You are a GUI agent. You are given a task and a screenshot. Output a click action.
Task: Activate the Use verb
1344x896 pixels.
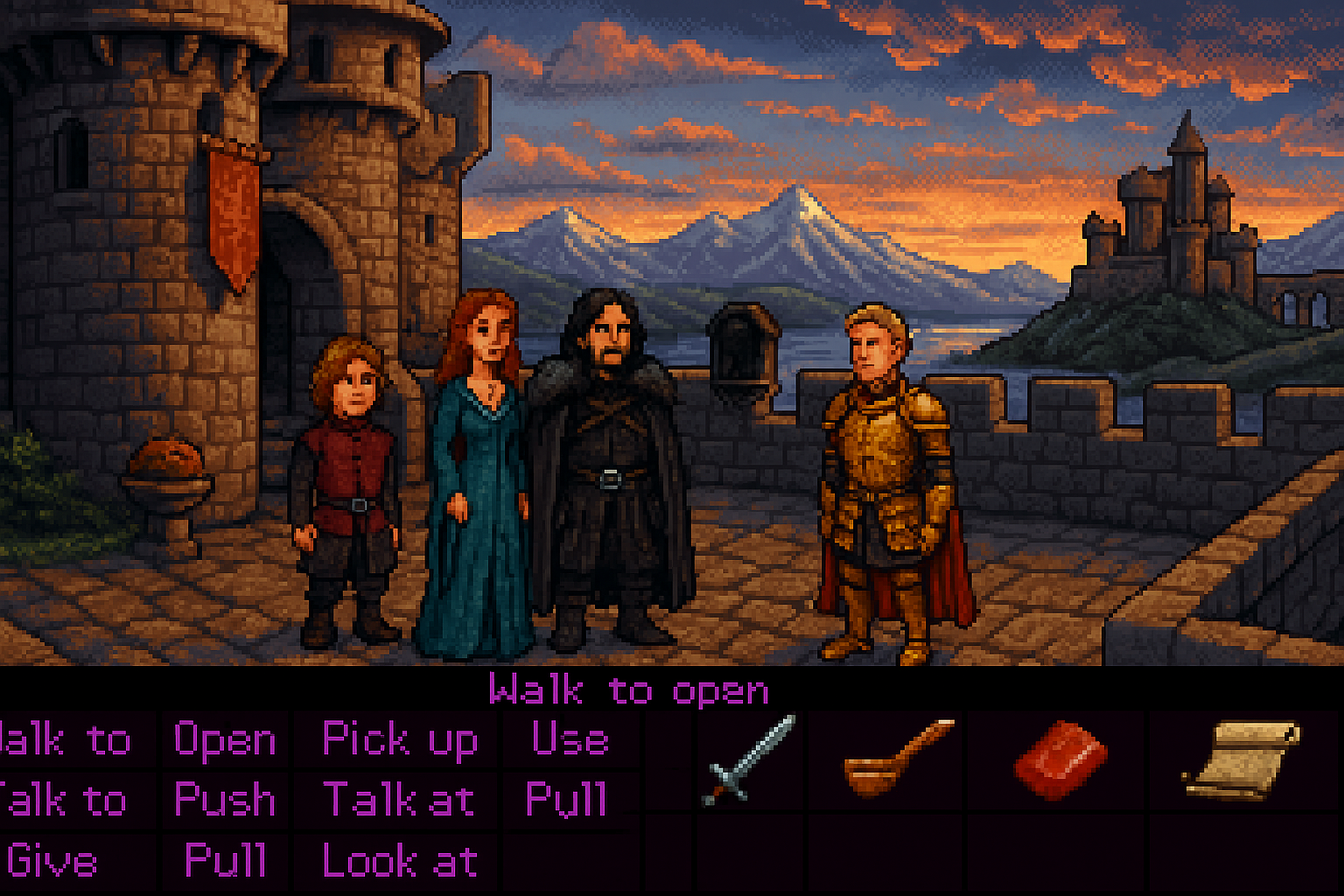tap(570, 740)
